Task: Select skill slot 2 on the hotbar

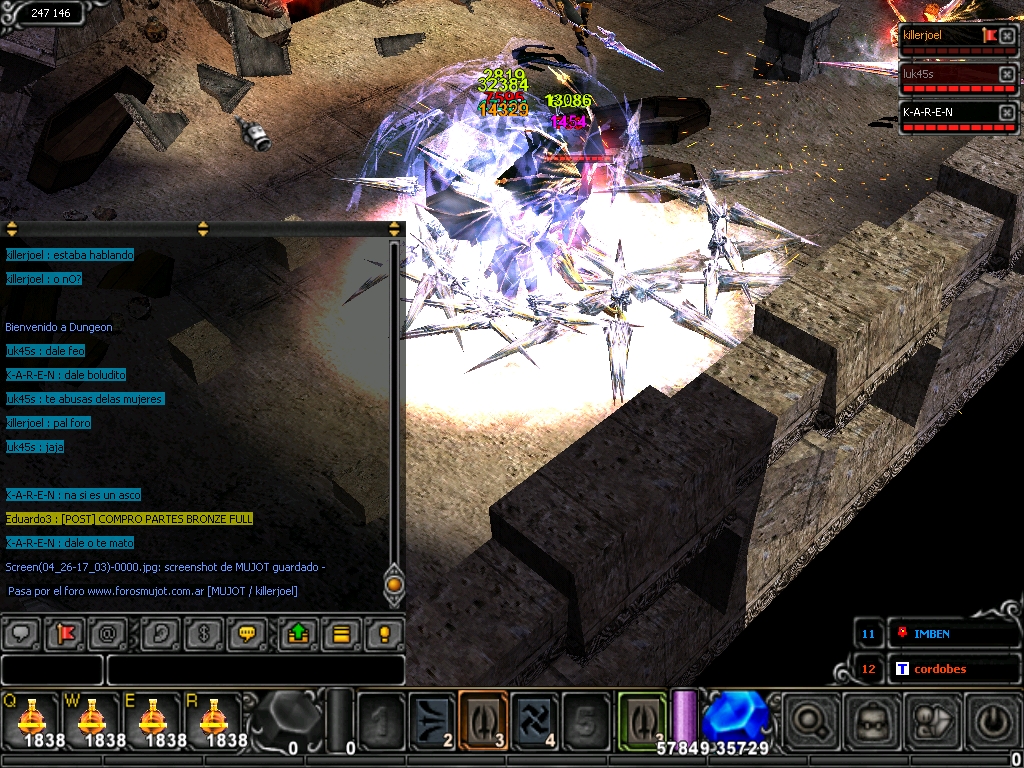Action: (432, 720)
